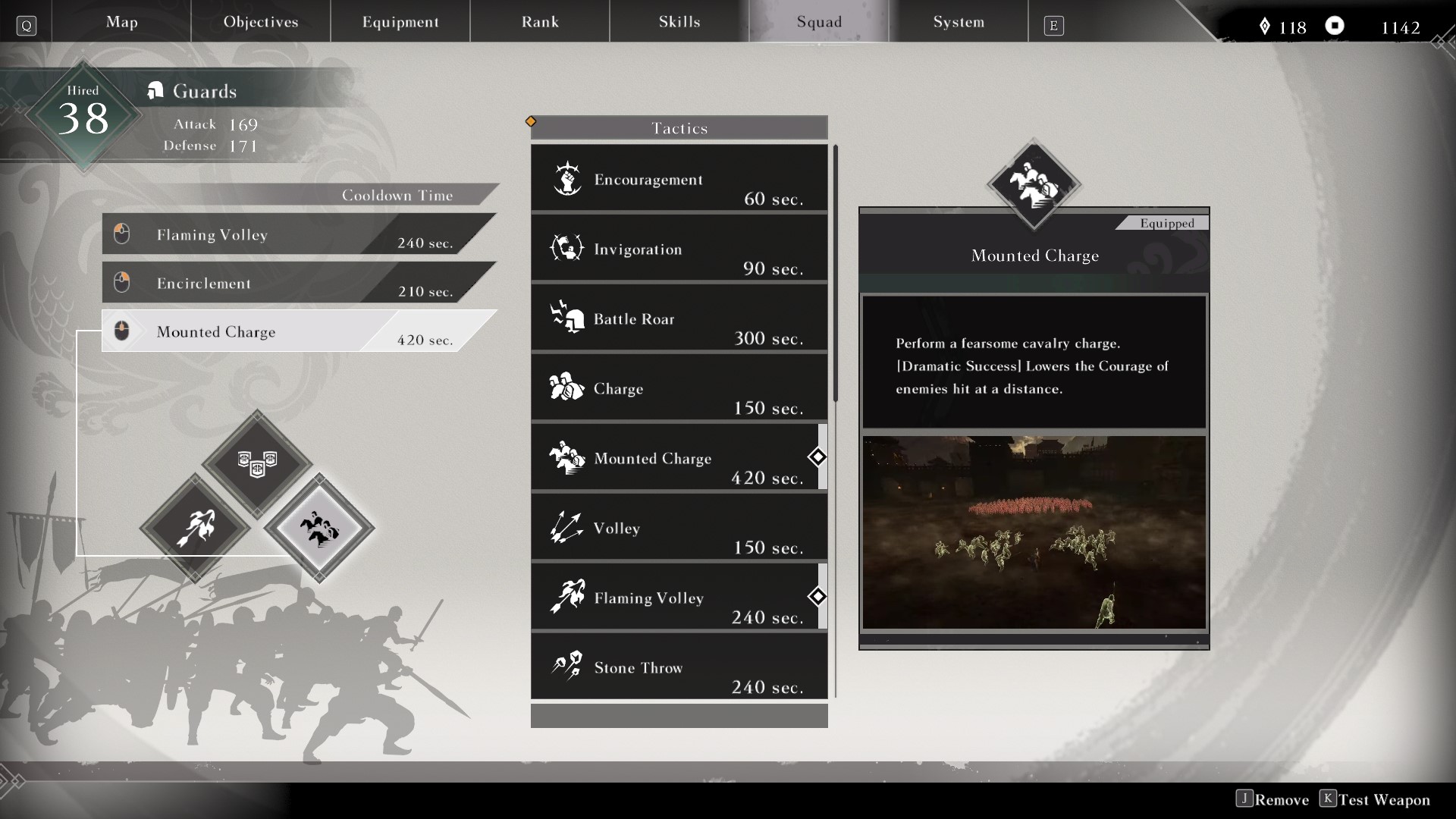Select the Flaming Volley equipped slot row

click(x=288, y=234)
